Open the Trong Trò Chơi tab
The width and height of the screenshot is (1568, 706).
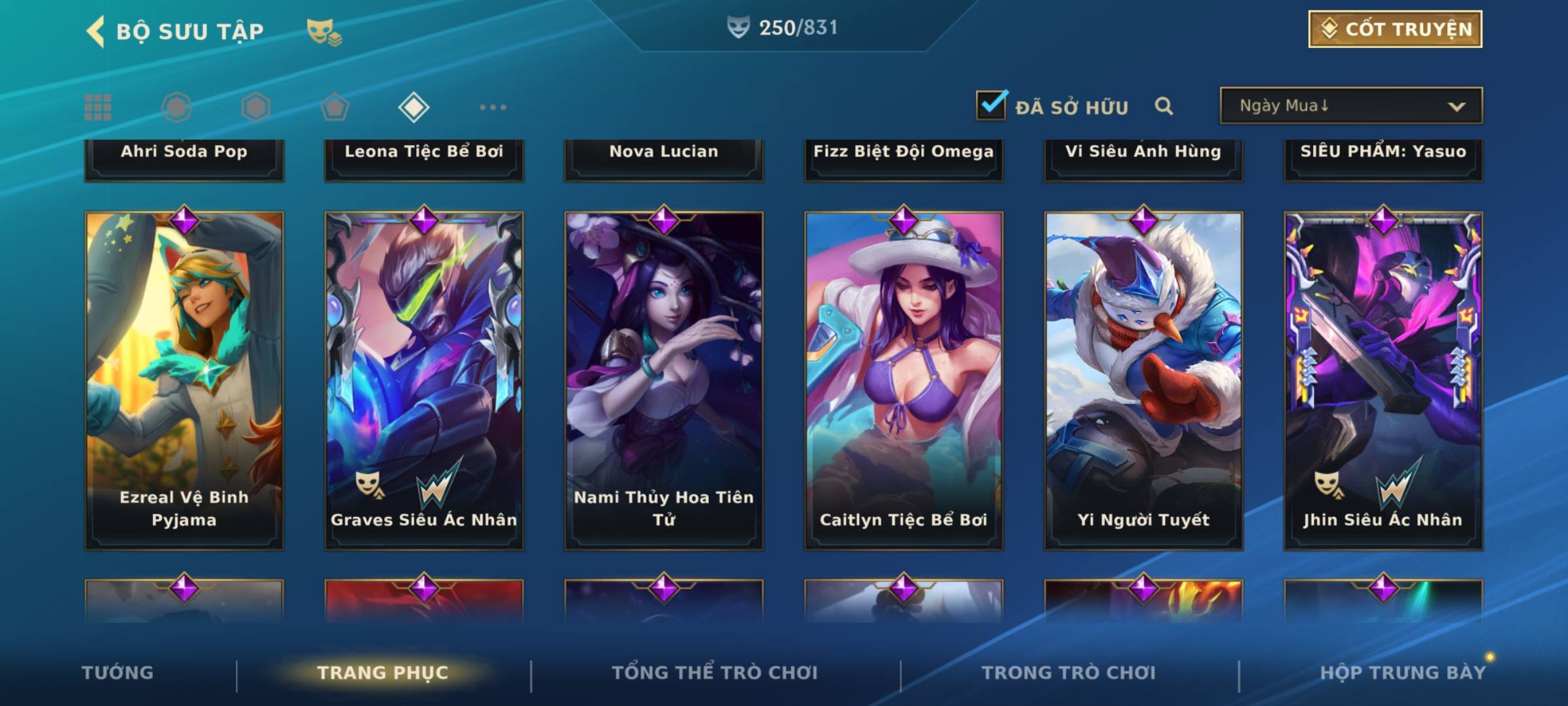pyautogui.click(x=1068, y=673)
